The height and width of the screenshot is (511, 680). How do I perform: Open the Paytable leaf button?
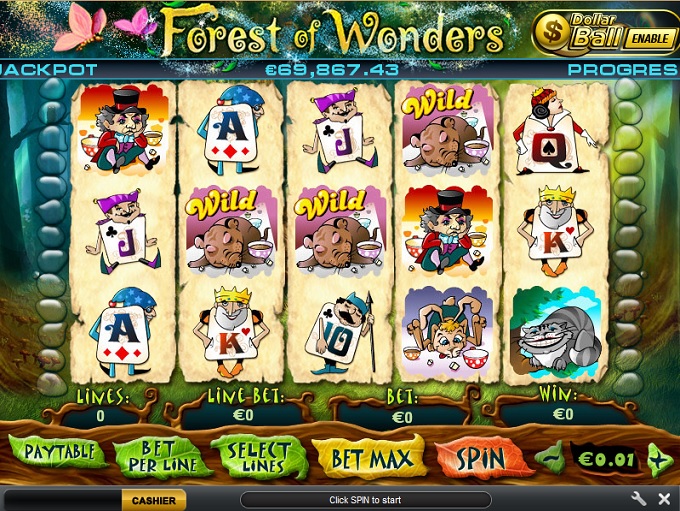pyautogui.click(x=57, y=453)
